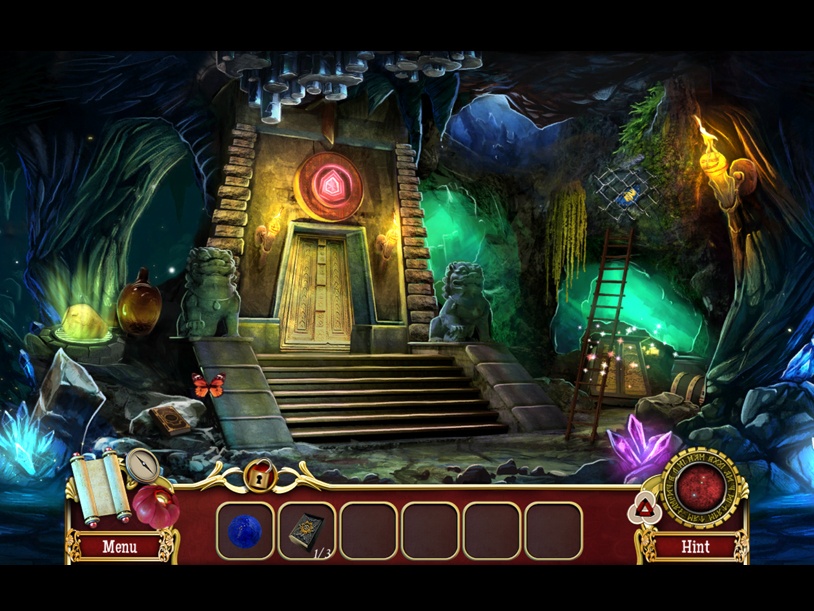814x611 pixels.
Task: Open the Menu button
Action: click(119, 547)
